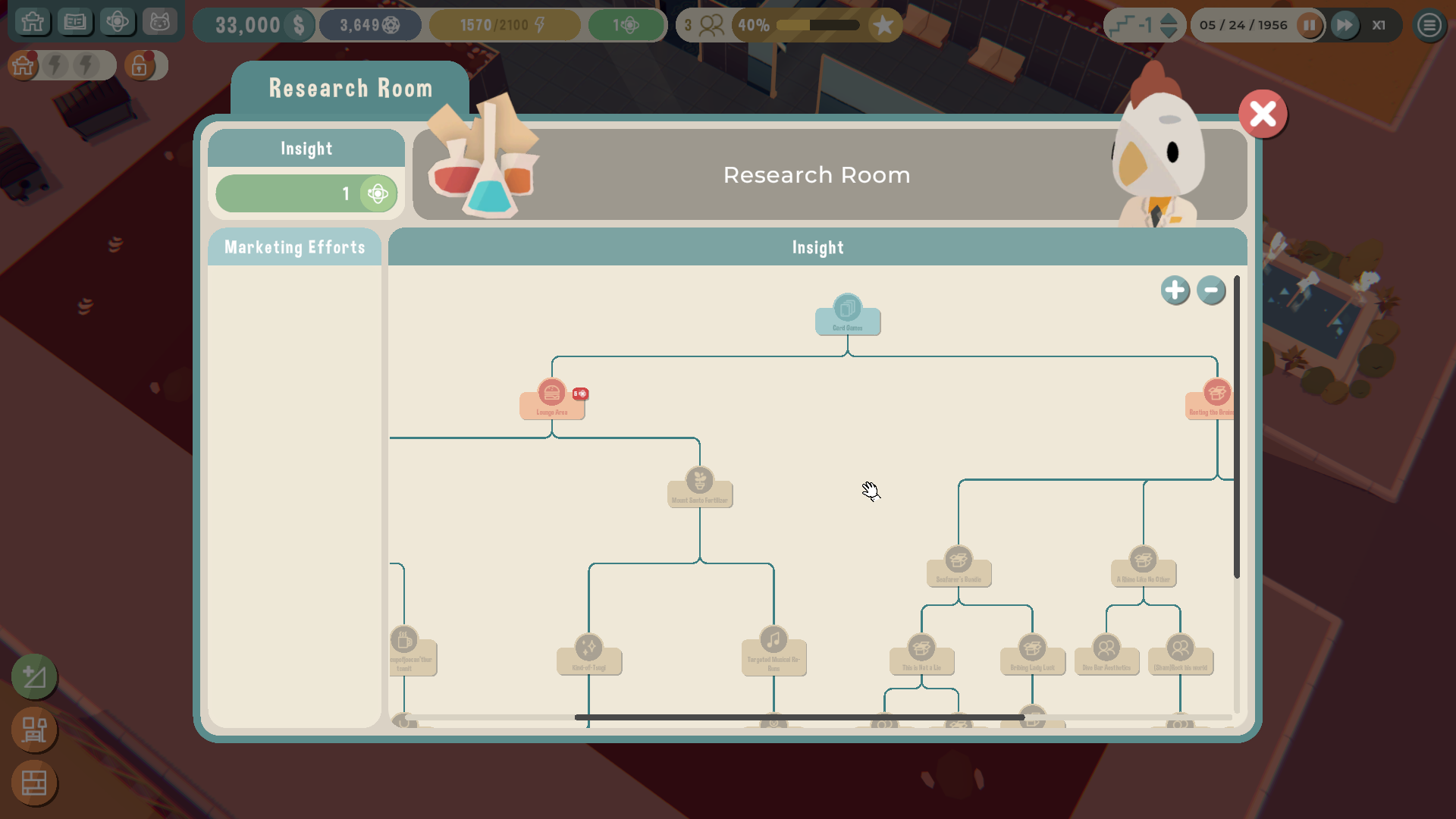Select the orange building alert icon on the left

pyautogui.click(x=23, y=66)
